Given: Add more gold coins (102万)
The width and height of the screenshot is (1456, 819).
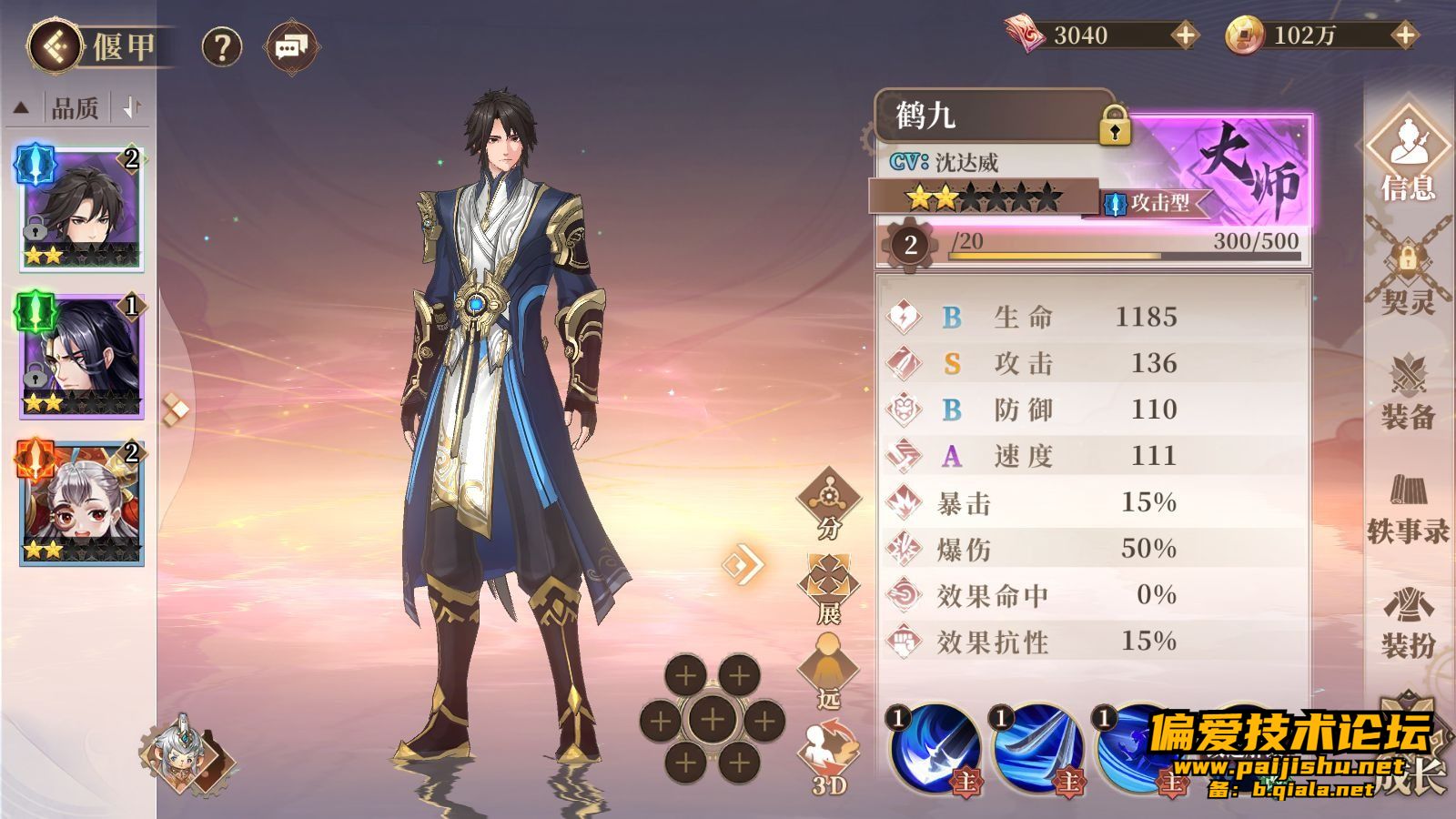Looking at the screenshot, I should [x=1405, y=35].
